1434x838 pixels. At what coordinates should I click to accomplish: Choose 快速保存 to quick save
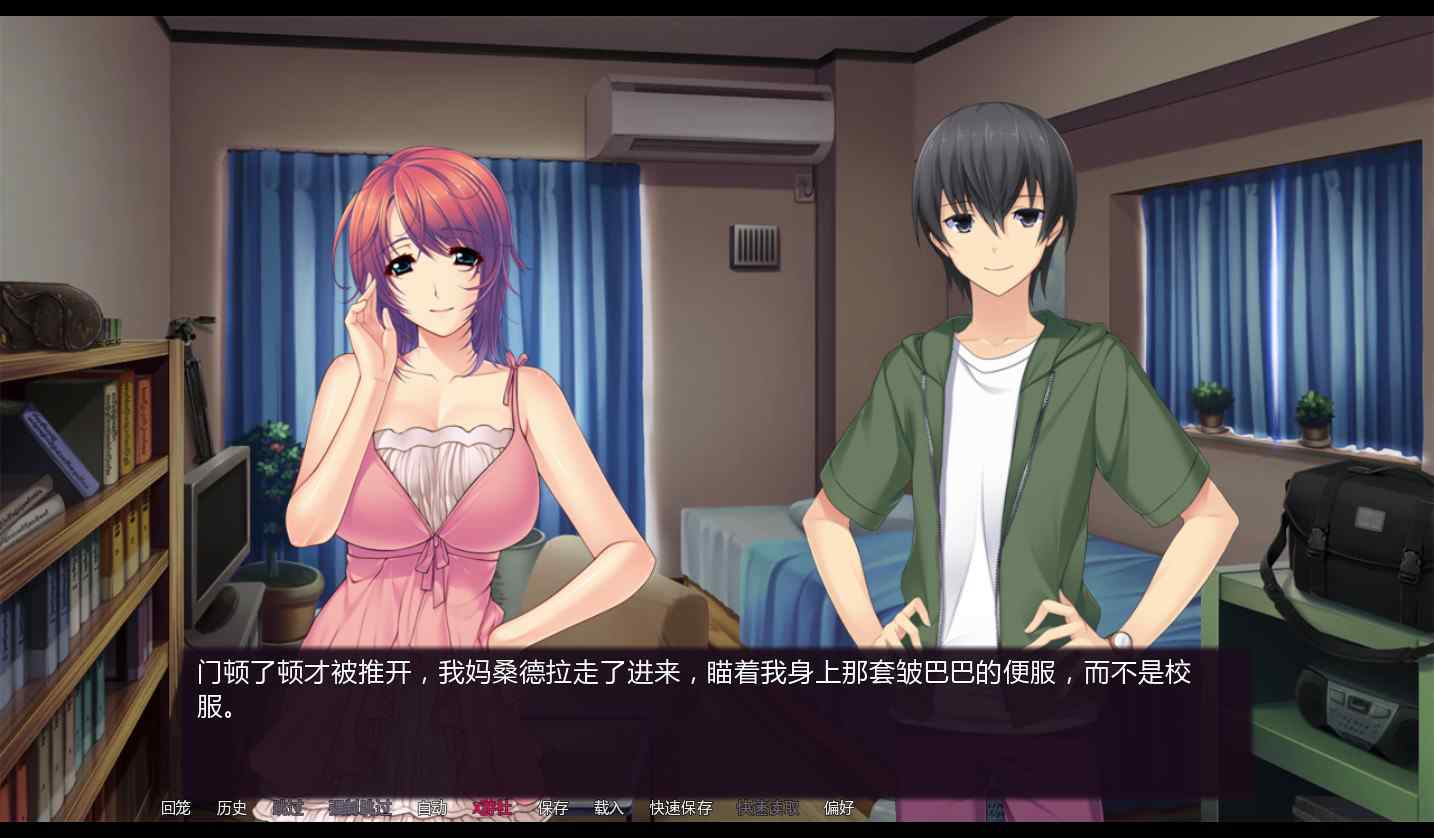(681, 808)
